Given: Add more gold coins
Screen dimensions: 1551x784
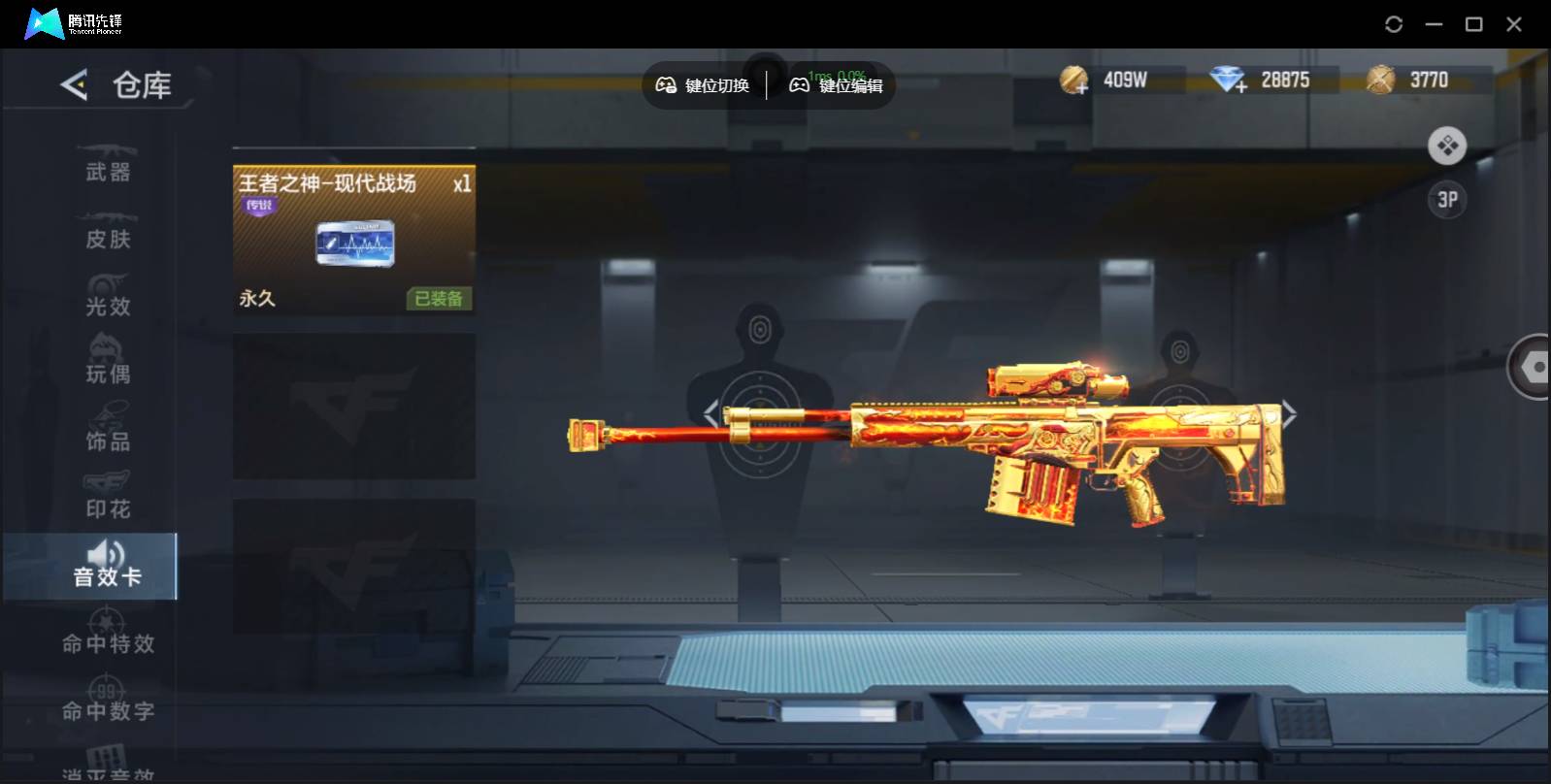Looking at the screenshot, I should click(1074, 81).
